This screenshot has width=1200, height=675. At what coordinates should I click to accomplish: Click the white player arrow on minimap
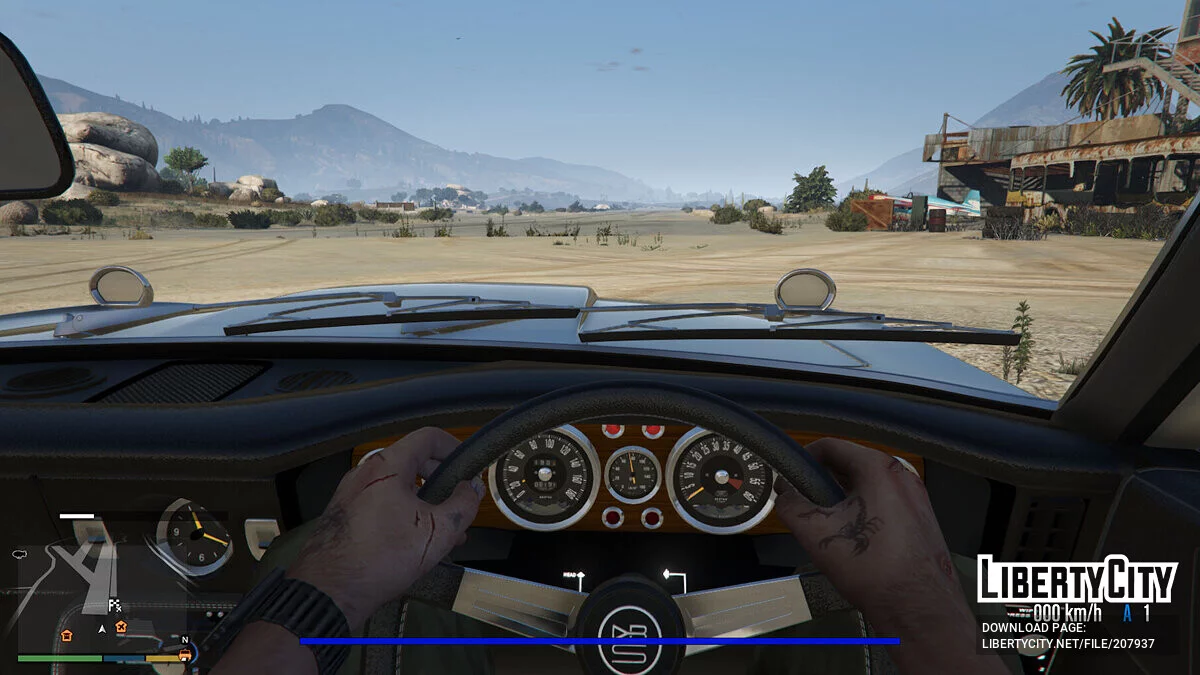(x=101, y=629)
